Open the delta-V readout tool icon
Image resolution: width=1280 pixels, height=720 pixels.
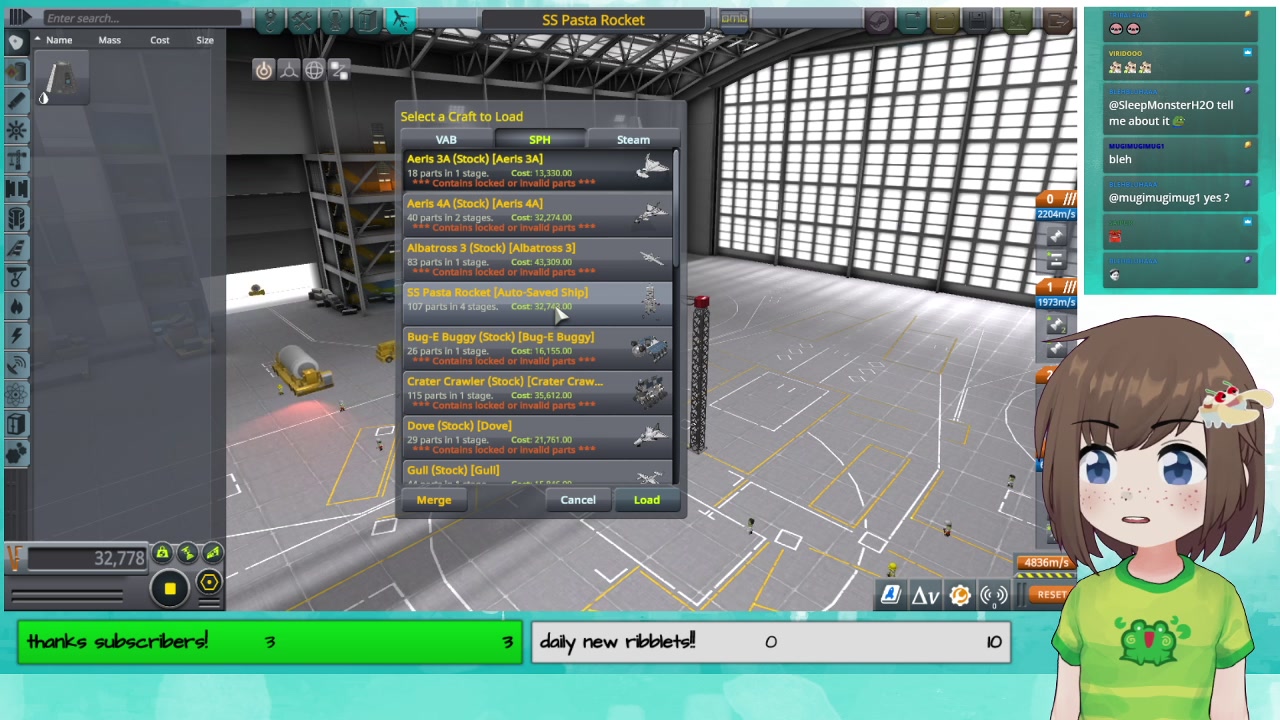(925, 596)
